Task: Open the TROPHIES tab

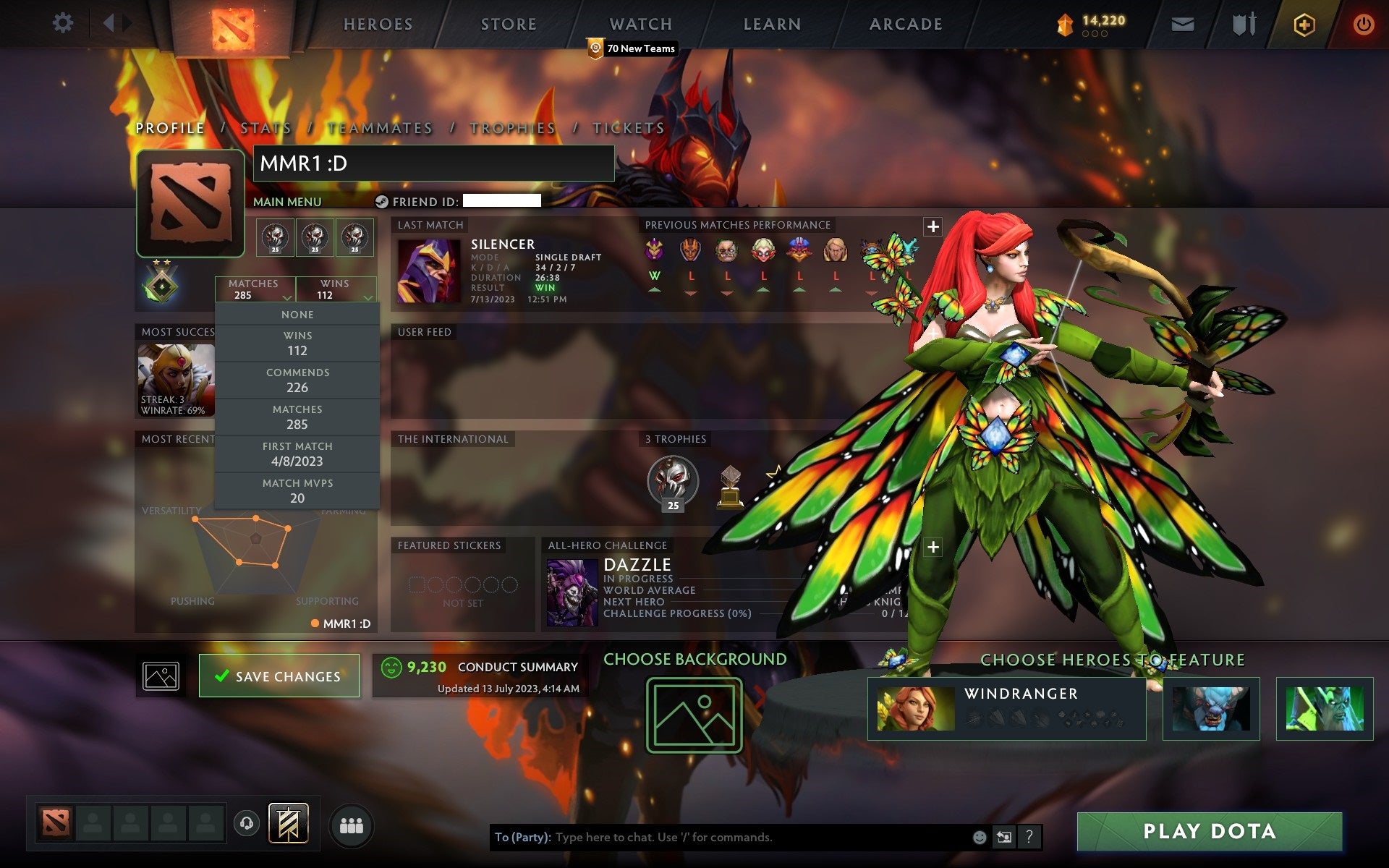Action: [x=511, y=127]
